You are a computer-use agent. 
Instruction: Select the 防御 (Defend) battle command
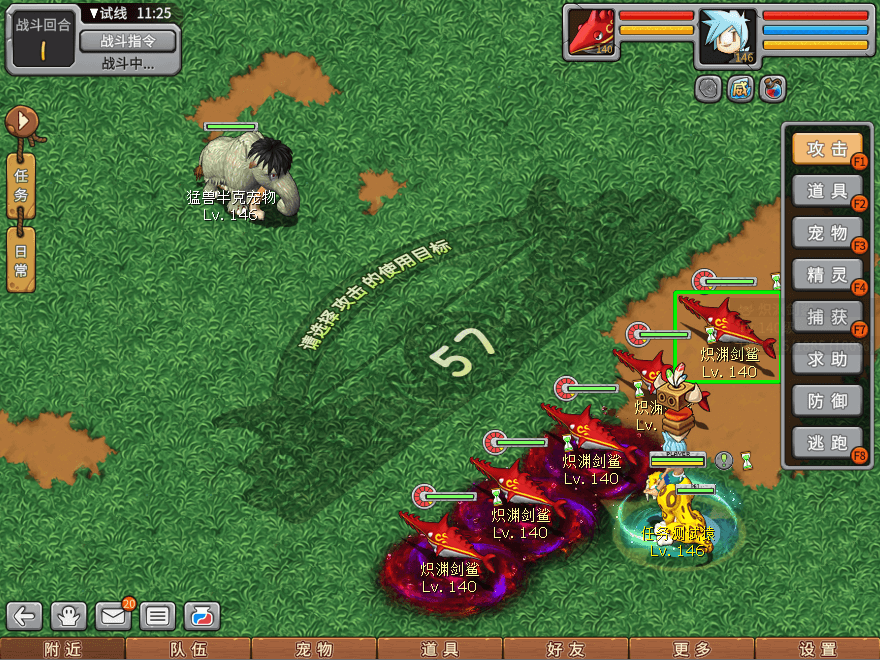pos(827,401)
